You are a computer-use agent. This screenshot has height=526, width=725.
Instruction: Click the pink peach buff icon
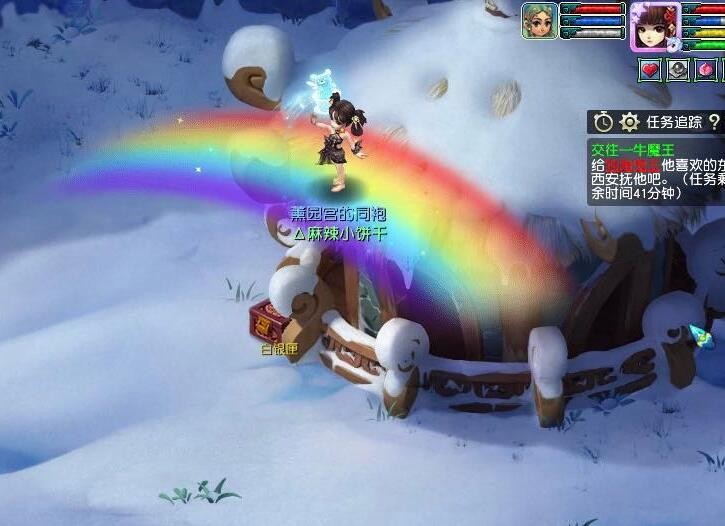tap(708, 70)
